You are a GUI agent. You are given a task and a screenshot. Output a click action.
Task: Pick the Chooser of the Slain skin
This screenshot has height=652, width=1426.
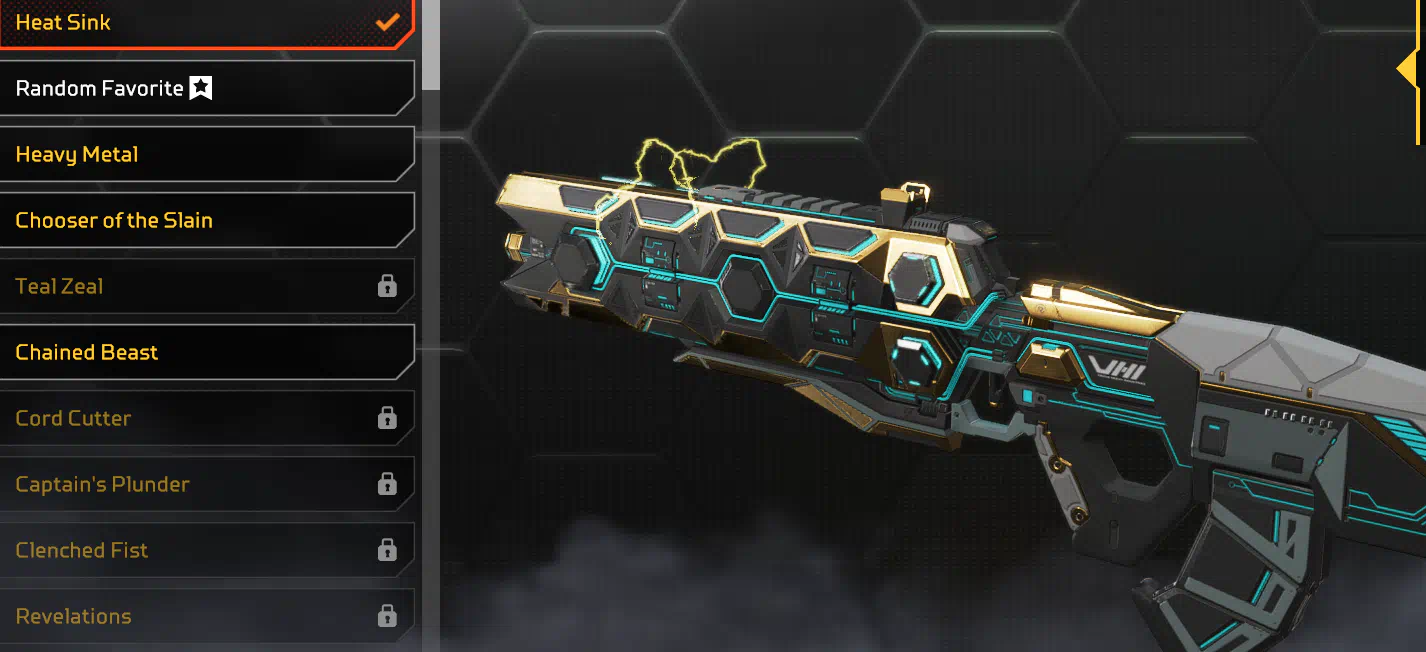coord(200,221)
